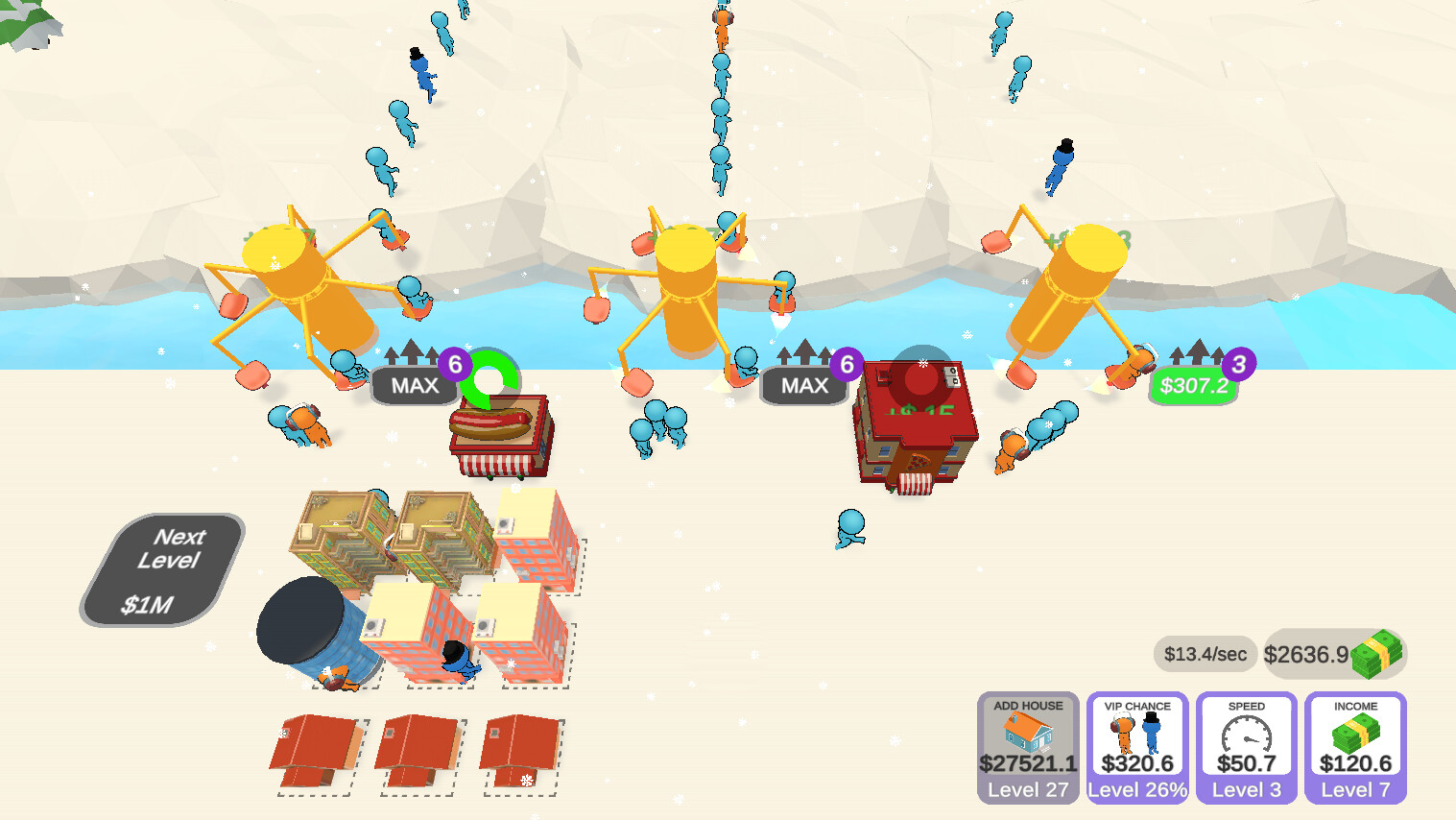The image size is (1456, 820).
Task: Buy the SPEED speedometer upgrade
Action: pos(1245,749)
